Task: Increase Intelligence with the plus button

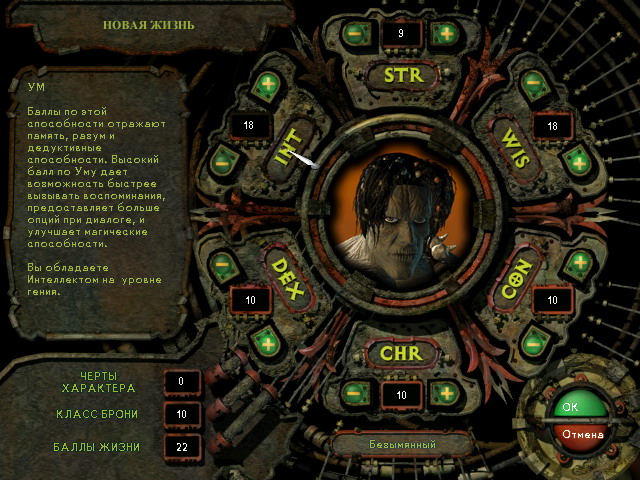Action: [265, 84]
